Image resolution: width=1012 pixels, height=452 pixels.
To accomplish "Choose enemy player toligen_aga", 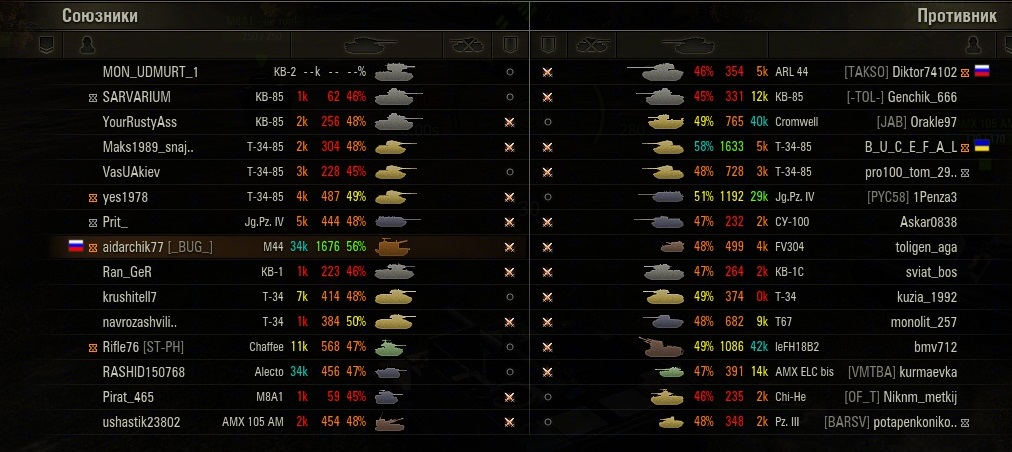I will click(x=926, y=247).
